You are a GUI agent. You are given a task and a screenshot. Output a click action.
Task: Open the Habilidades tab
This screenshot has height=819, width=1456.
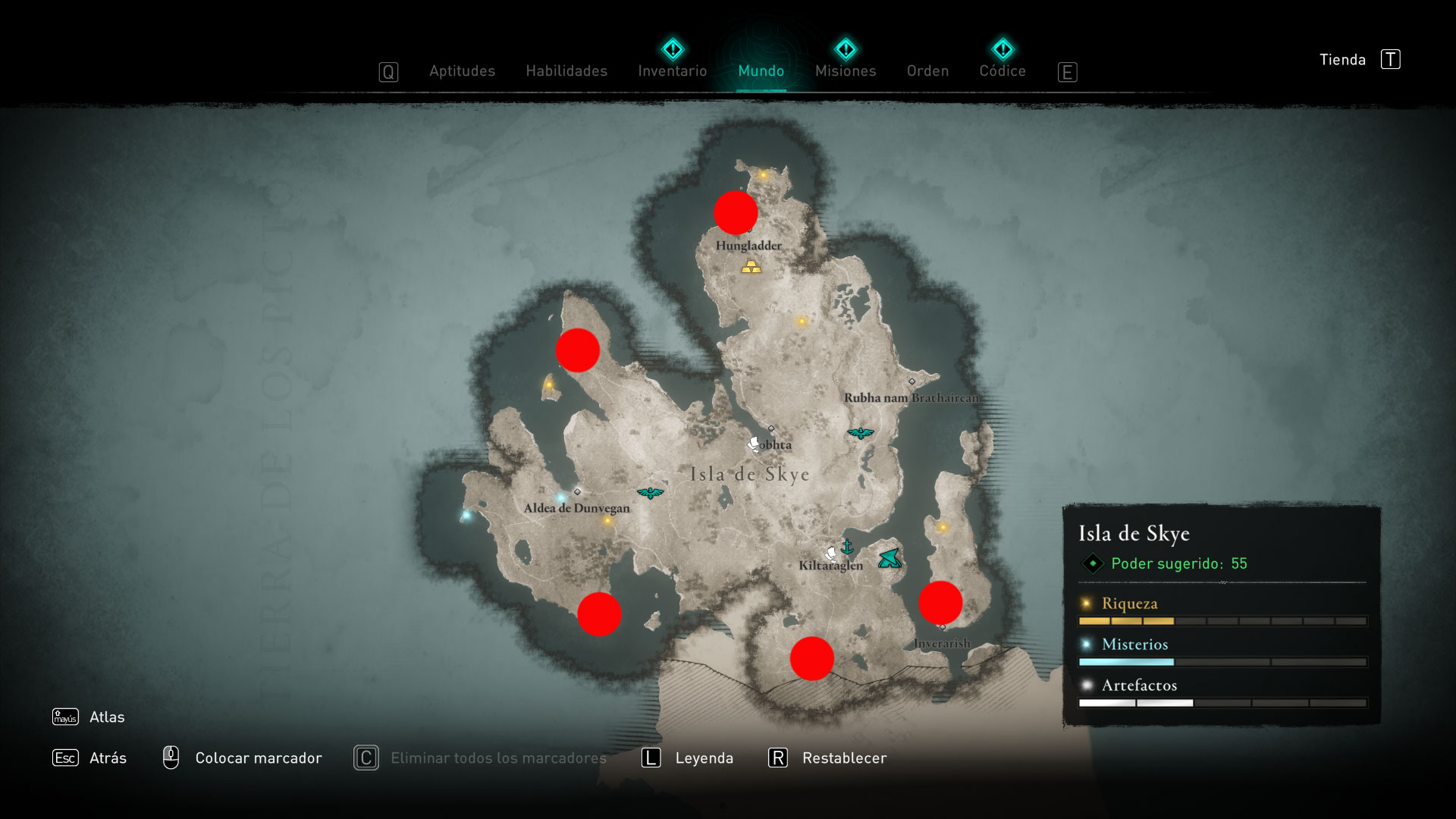[x=566, y=71]
